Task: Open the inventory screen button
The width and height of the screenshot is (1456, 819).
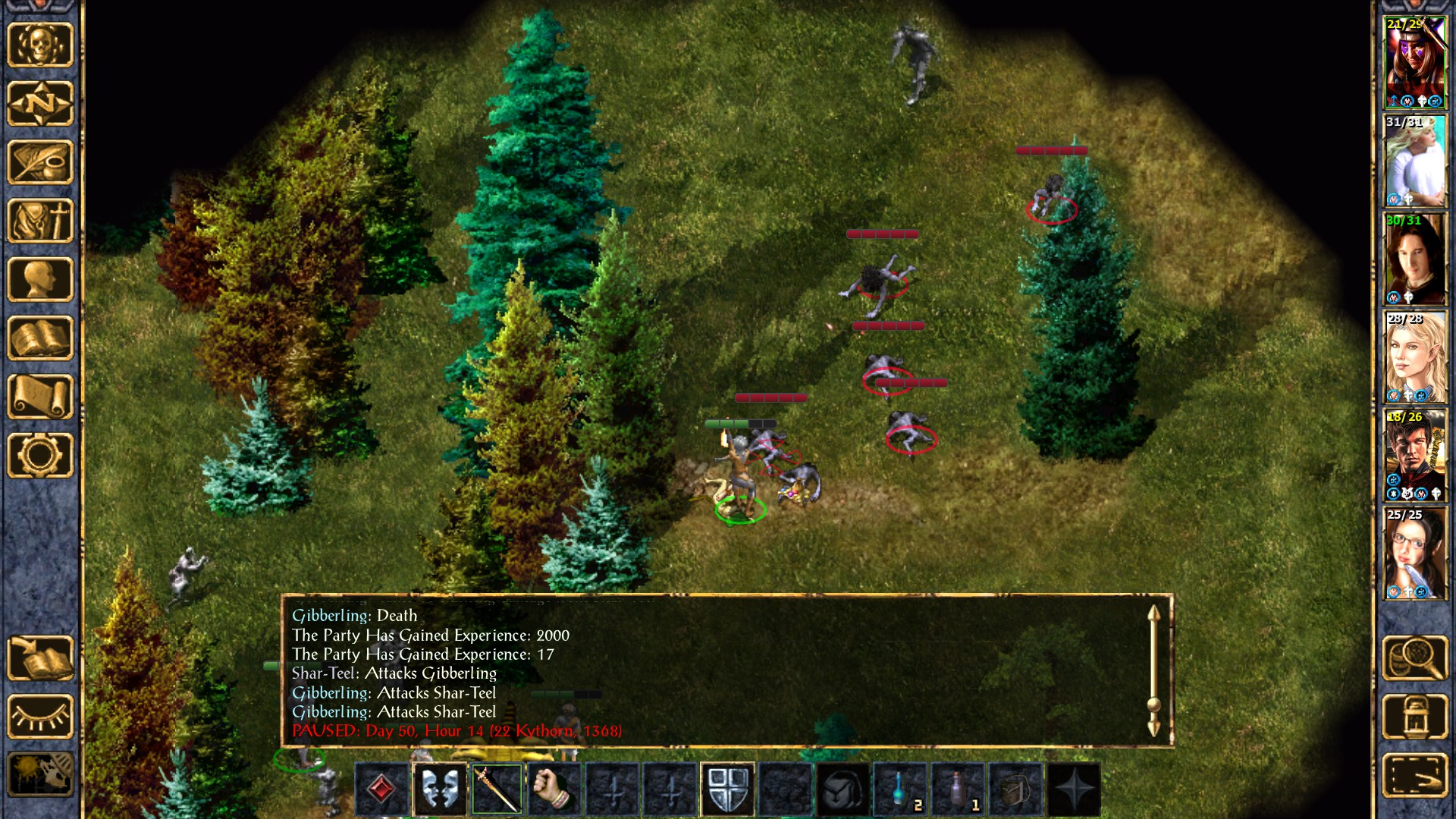Action: 40,221
